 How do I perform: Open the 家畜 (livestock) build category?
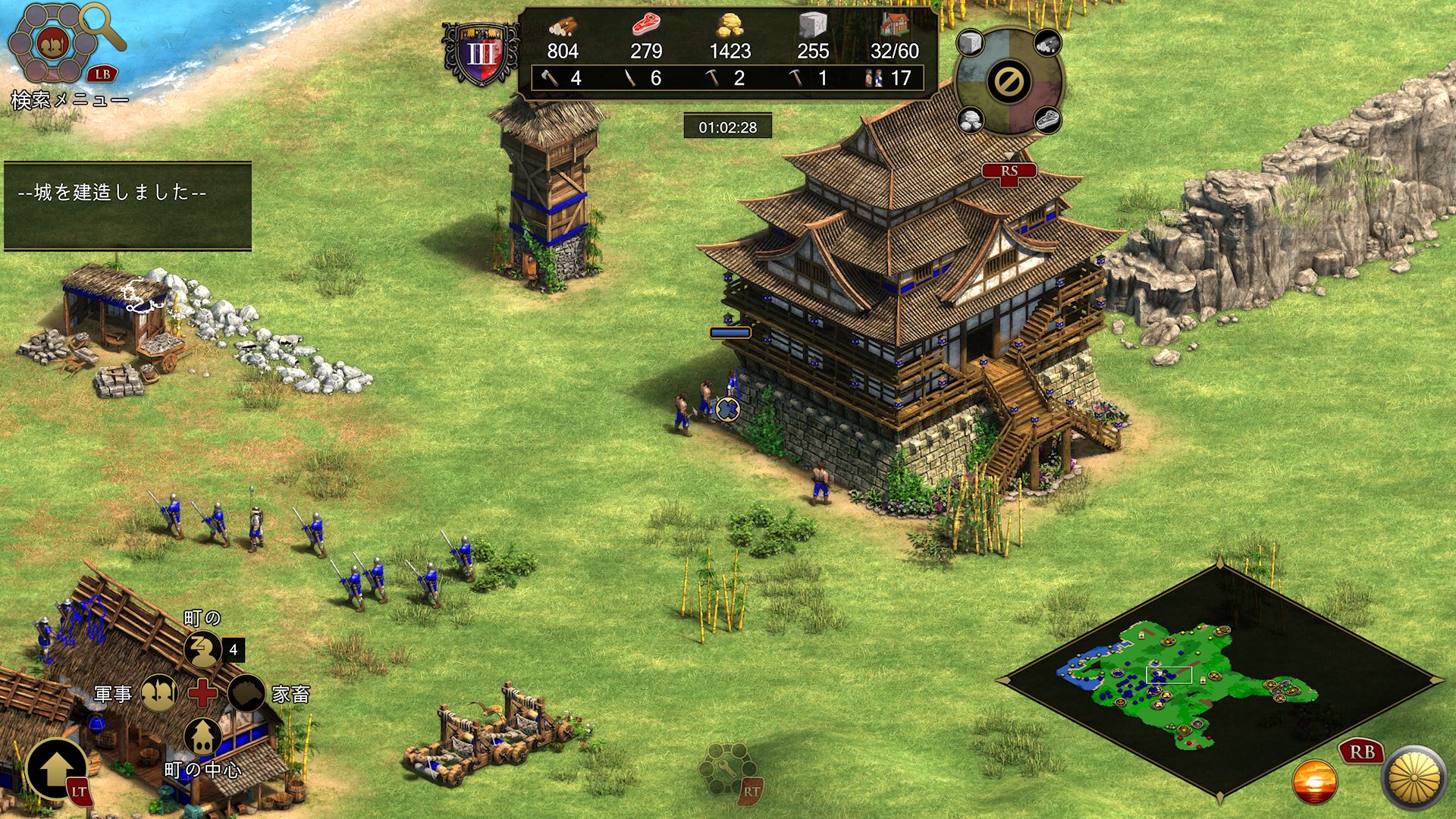tap(246, 692)
